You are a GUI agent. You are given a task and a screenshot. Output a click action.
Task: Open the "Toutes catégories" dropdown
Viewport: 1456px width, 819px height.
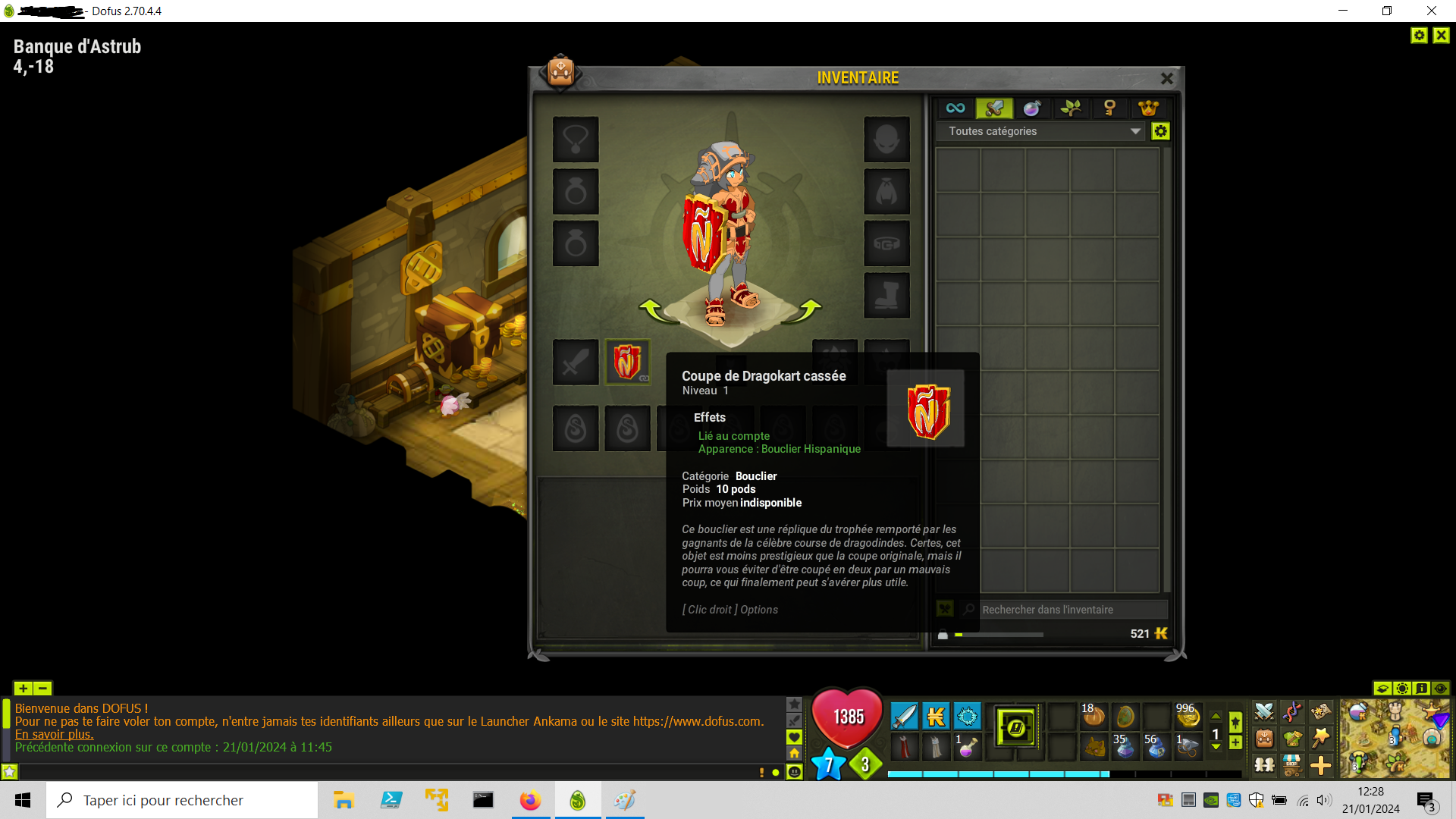point(1039,131)
